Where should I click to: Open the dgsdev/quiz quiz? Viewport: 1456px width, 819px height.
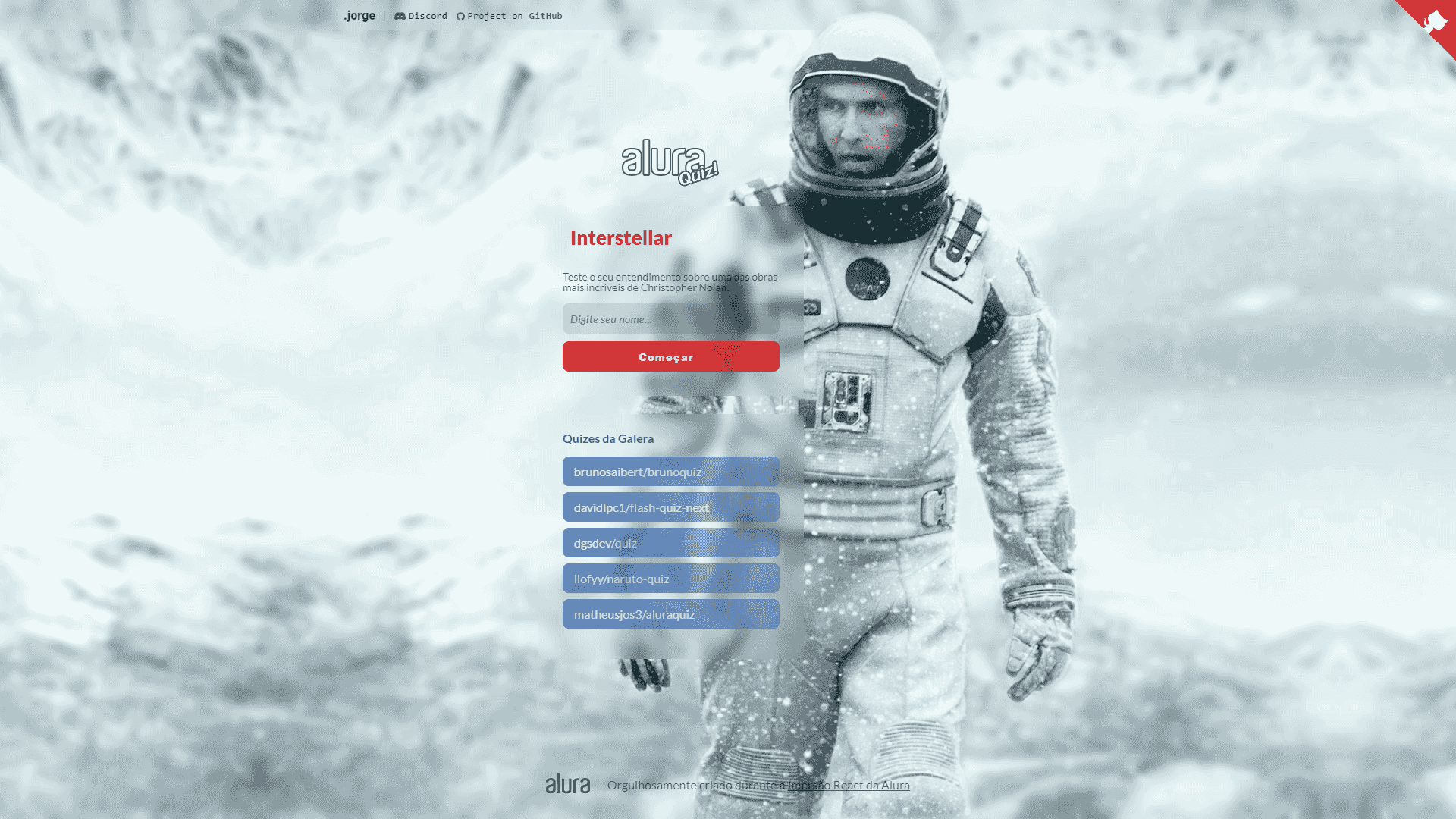pos(670,542)
